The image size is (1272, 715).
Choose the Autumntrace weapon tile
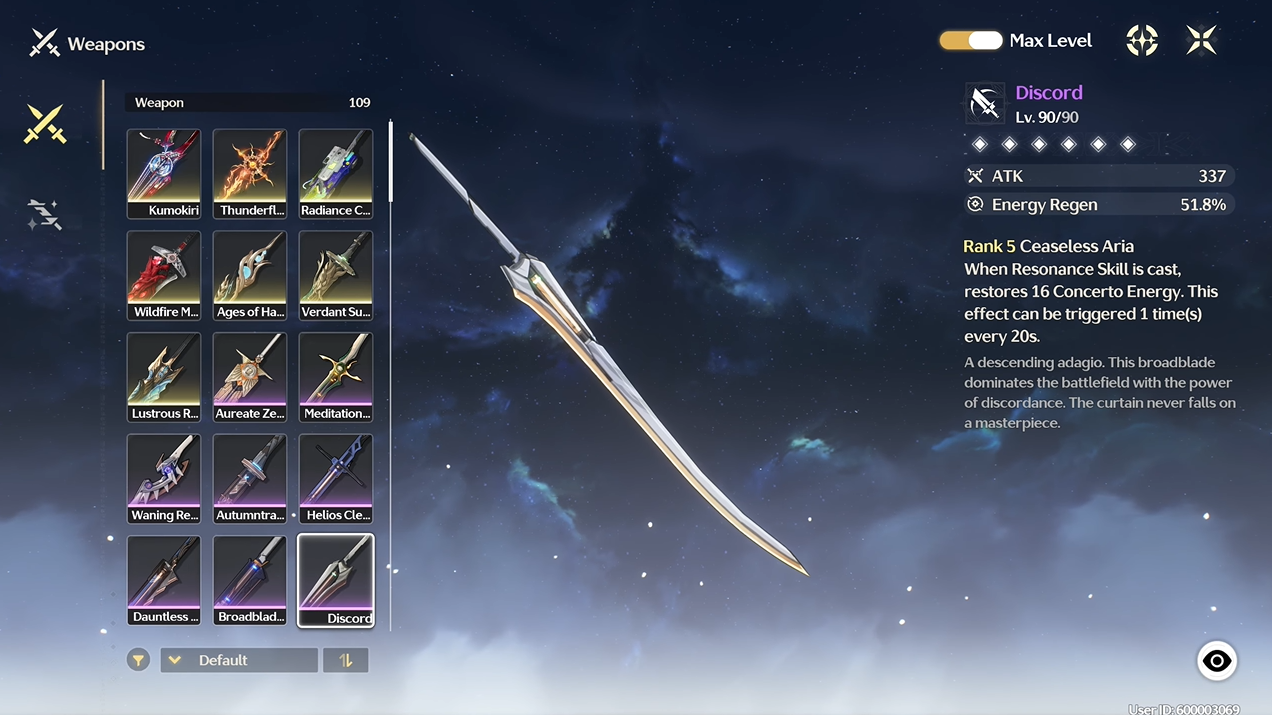pyautogui.click(x=250, y=478)
